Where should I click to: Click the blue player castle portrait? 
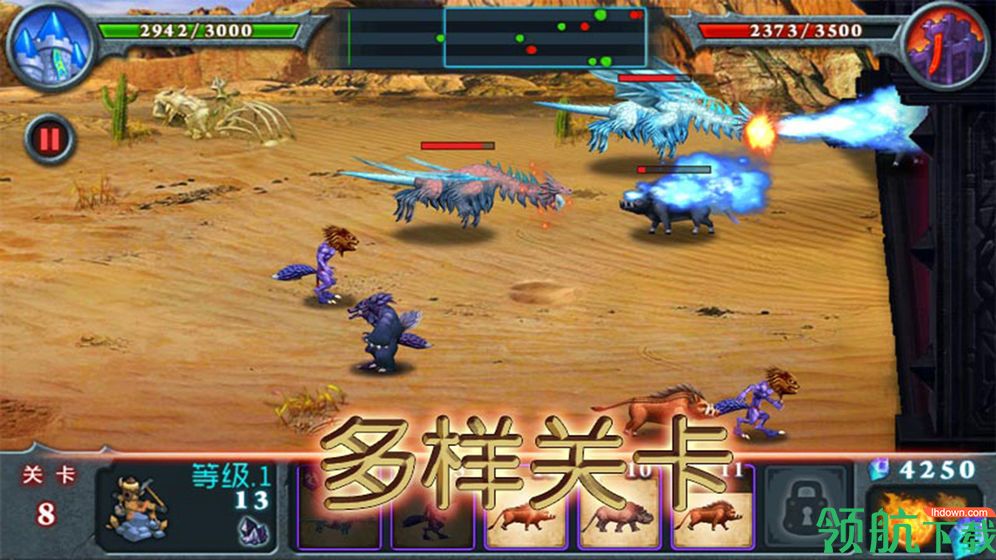[49, 45]
